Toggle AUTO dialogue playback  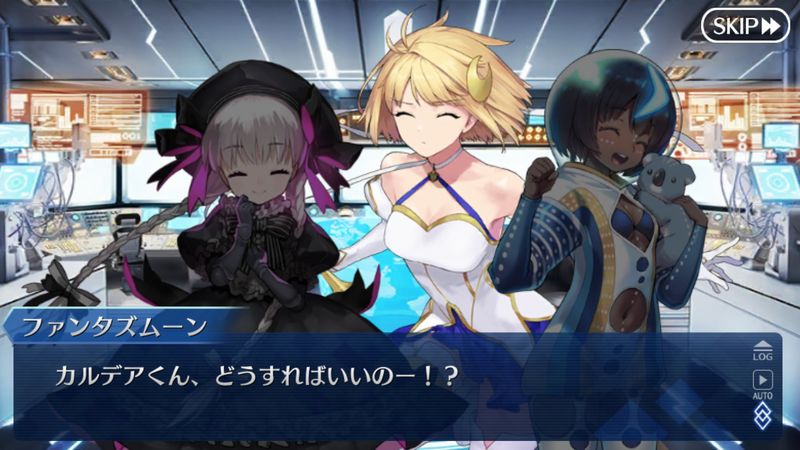coord(762,385)
